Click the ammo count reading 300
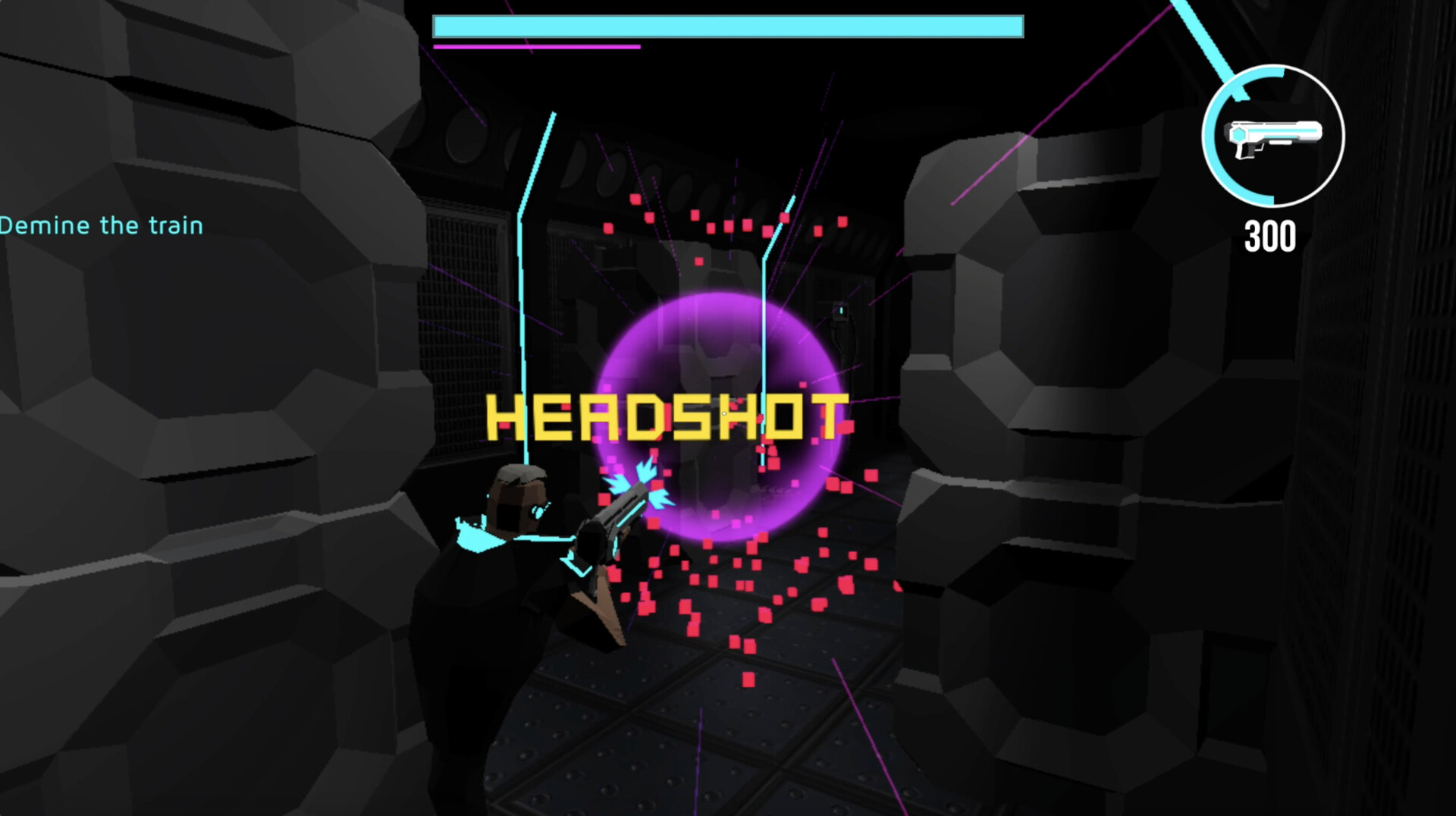 pyautogui.click(x=1271, y=237)
